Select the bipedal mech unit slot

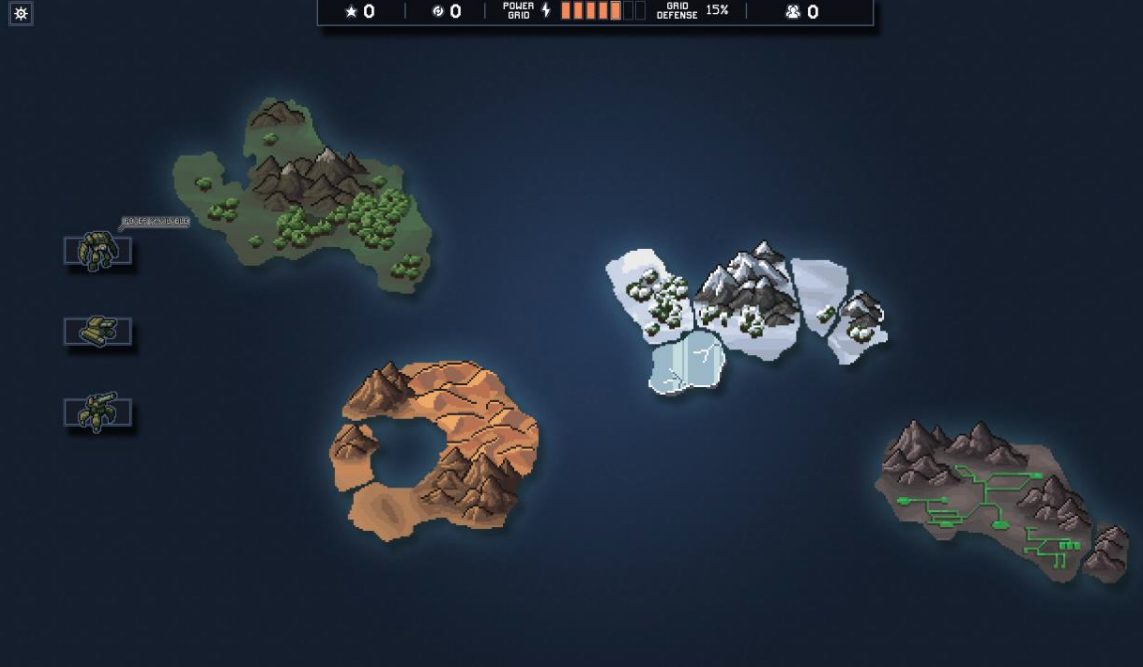coord(97,250)
